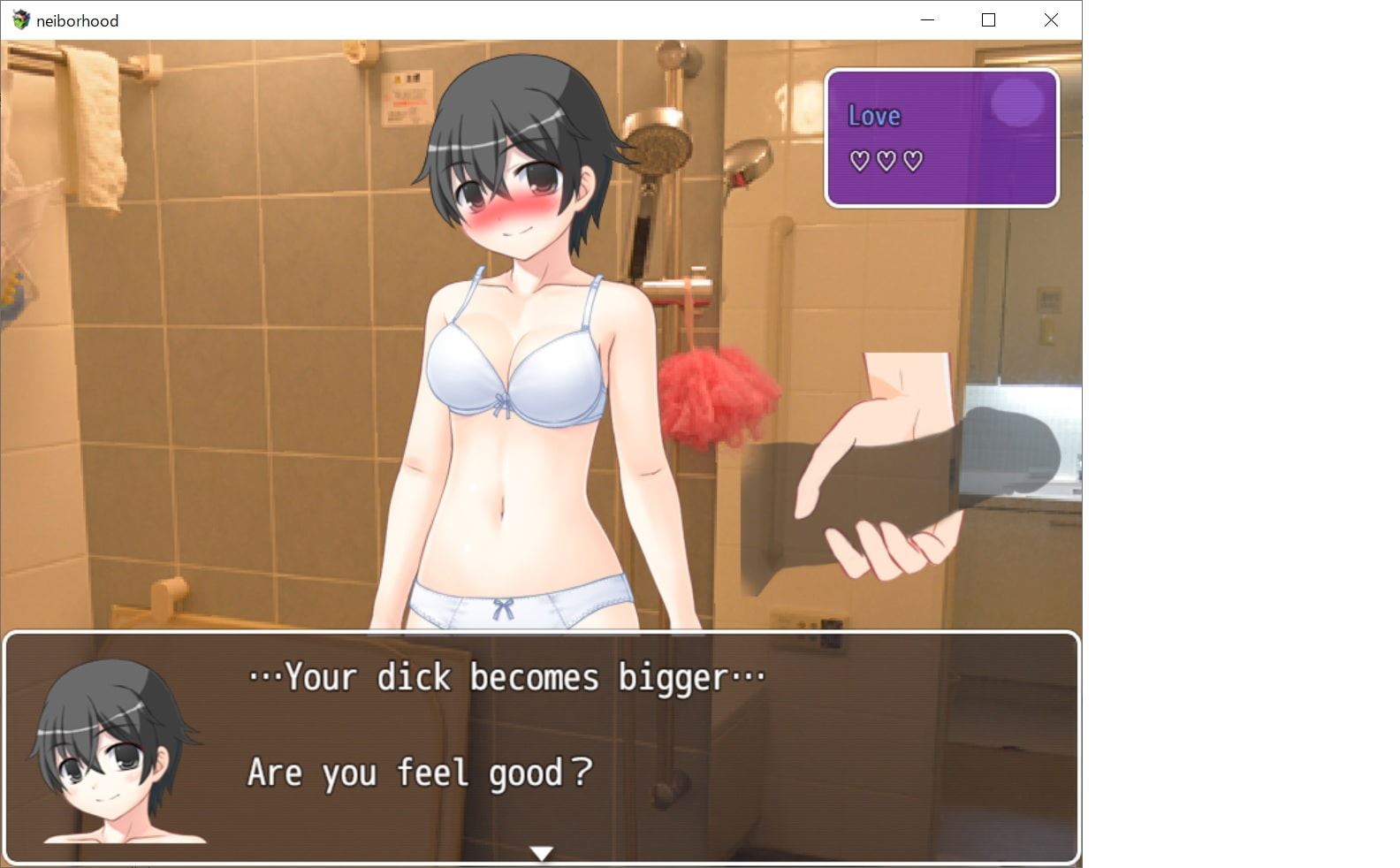Close the game window
The image size is (1400, 868).
[1050, 19]
